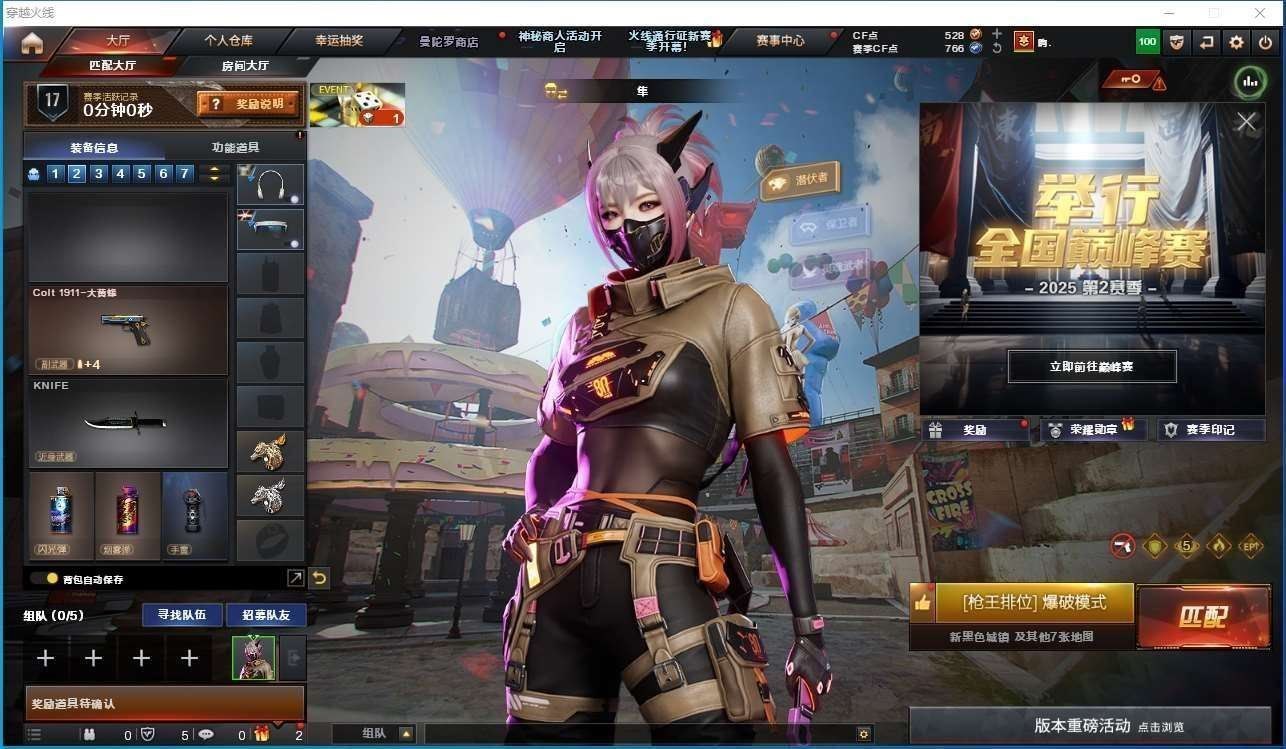Select the 枪王排位 爆破模式 game mode

point(1034,603)
